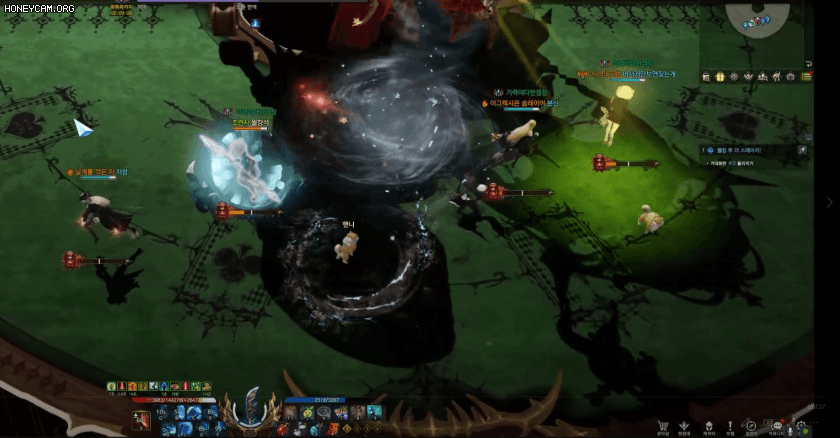Open the character helmet menu

709,427
